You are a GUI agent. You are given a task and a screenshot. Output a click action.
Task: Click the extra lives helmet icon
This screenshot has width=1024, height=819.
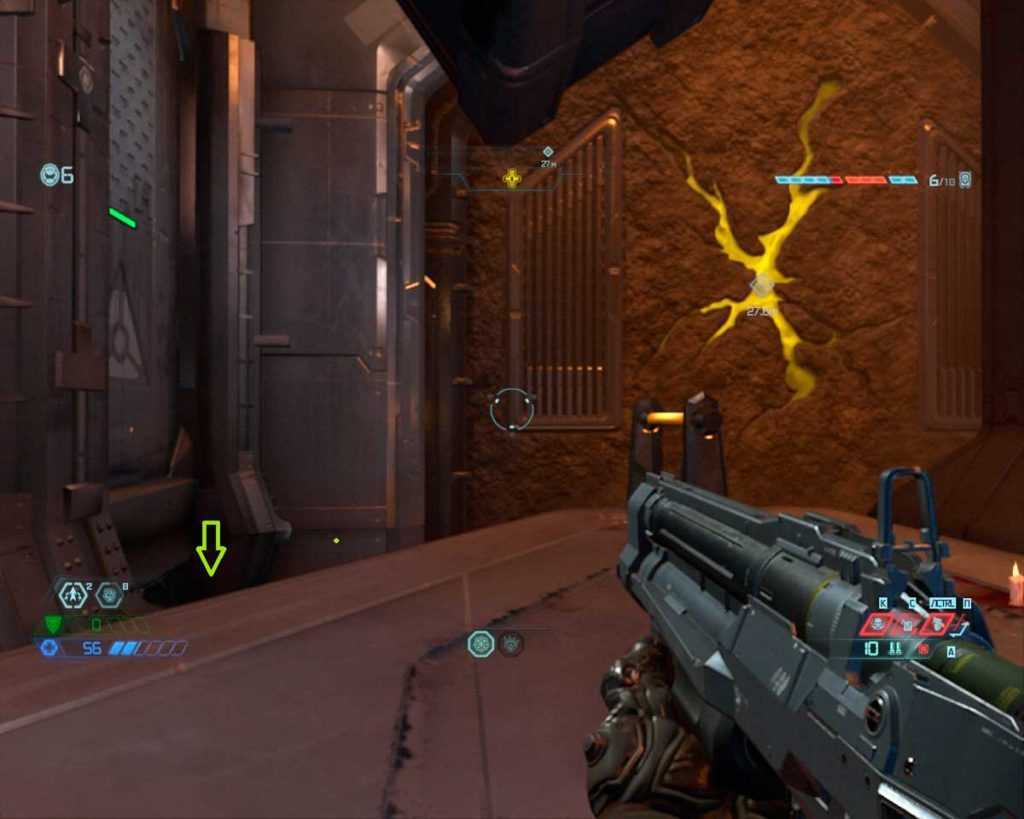click(50, 175)
